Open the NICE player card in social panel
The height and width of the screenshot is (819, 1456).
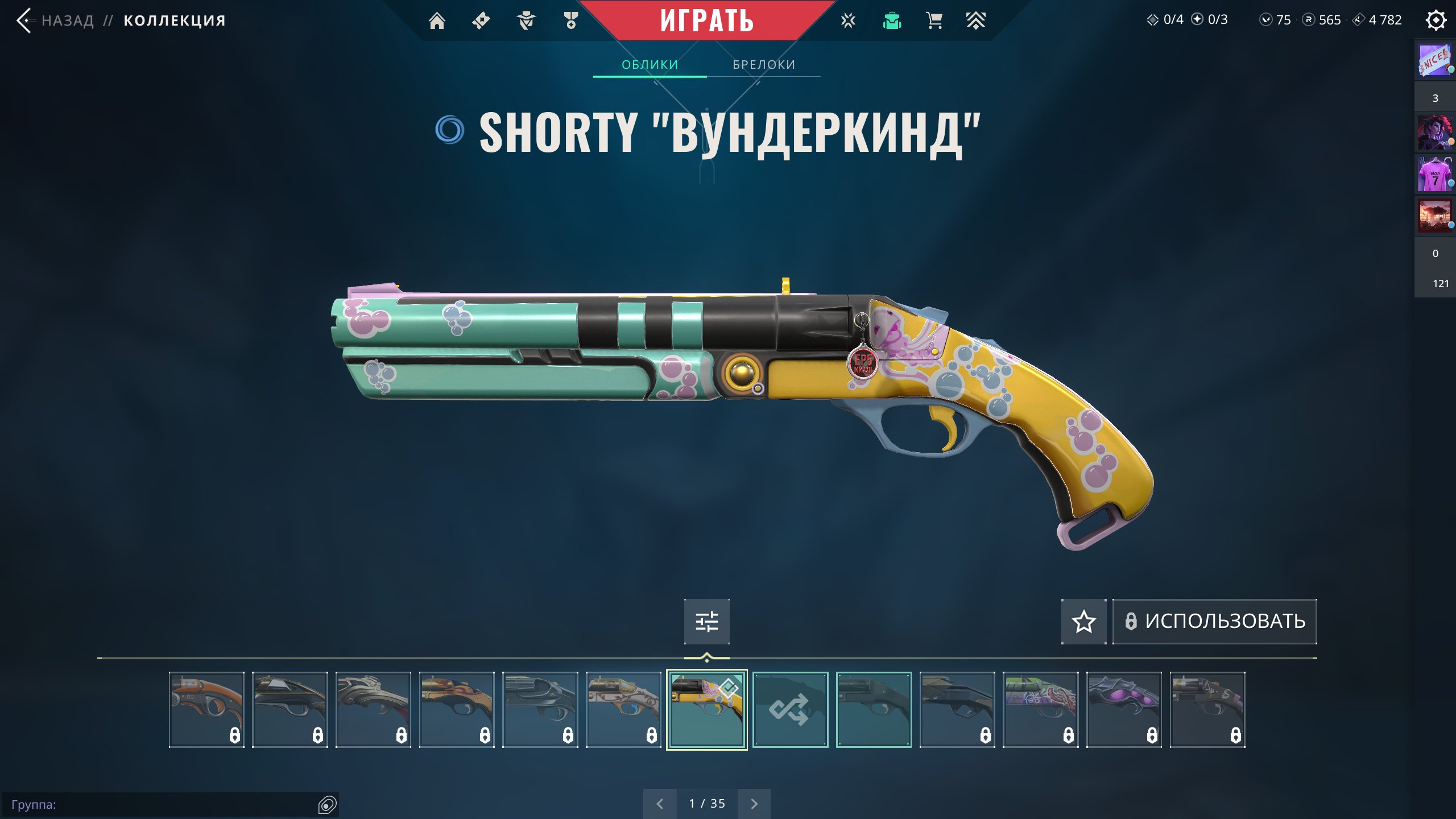click(1434, 60)
